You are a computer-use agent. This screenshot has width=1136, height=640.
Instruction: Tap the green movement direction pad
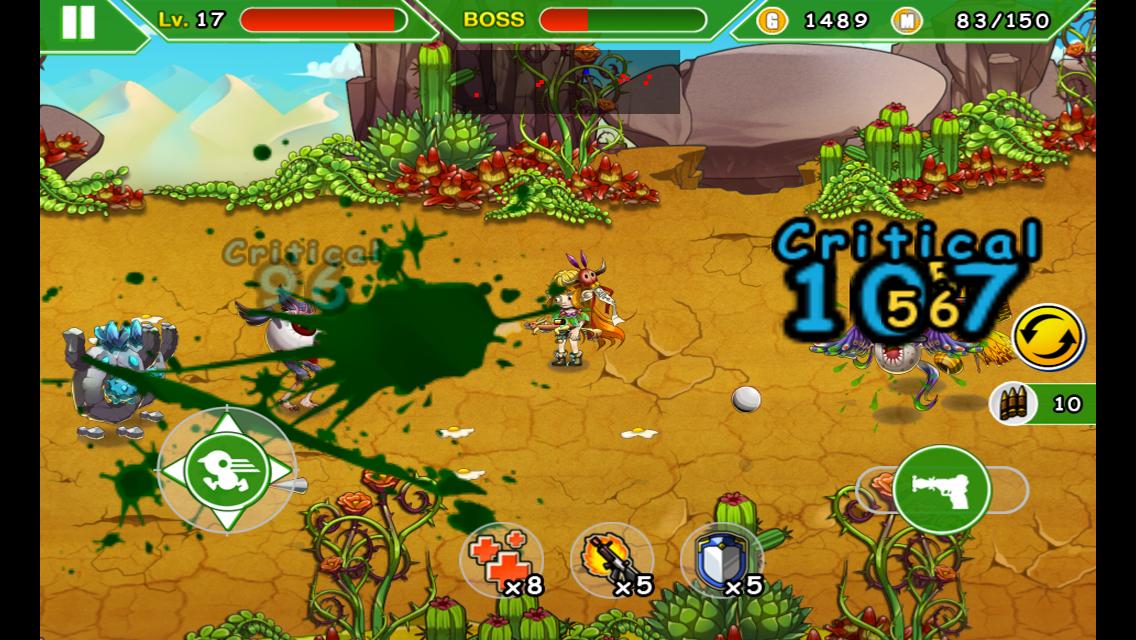point(226,470)
